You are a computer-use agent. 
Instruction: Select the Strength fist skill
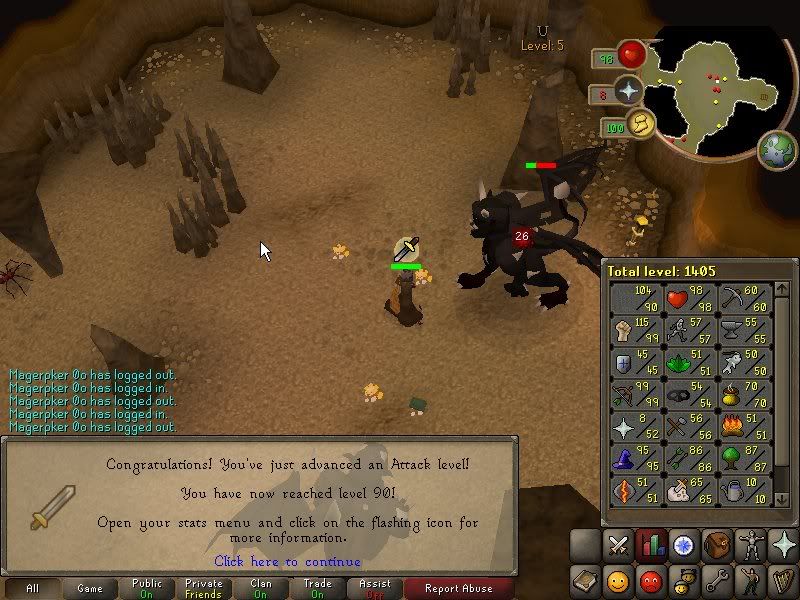pos(633,330)
